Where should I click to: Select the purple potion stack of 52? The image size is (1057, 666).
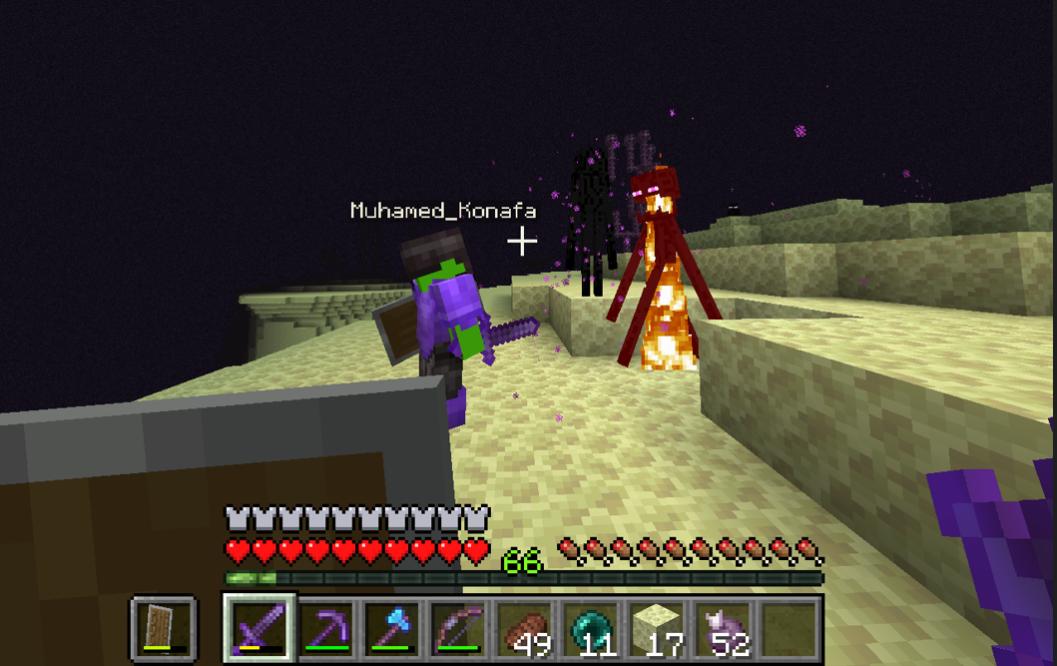[725, 629]
